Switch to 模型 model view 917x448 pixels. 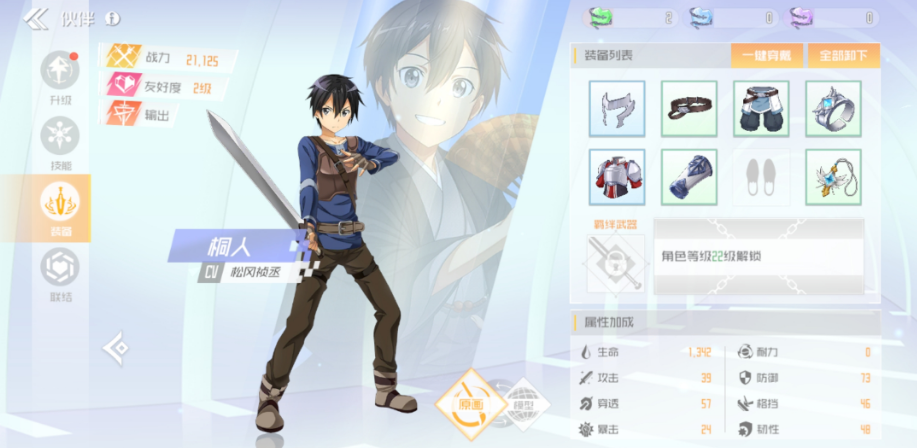coord(520,406)
